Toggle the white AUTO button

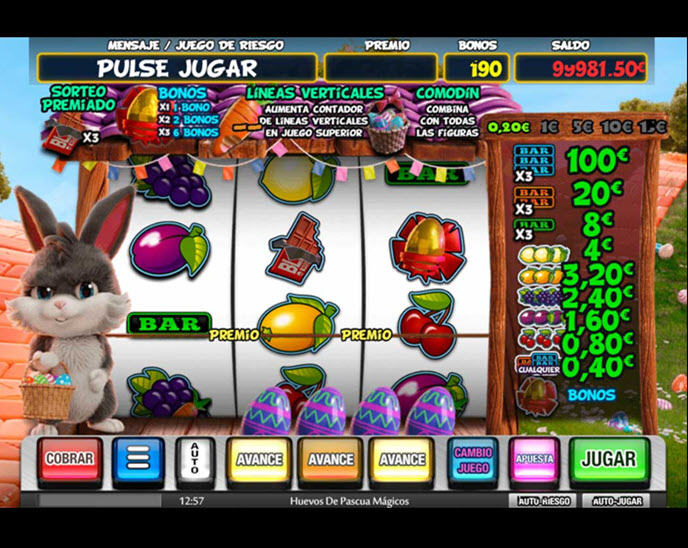click(x=195, y=460)
